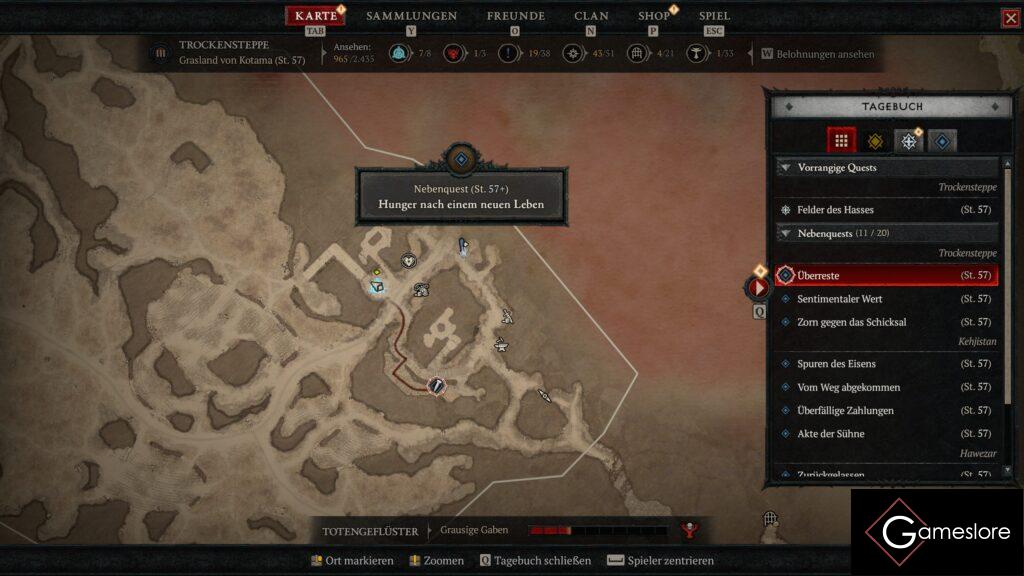Collapse the Nebenquests section
Image resolution: width=1024 pixels, height=576 pixels.
[786, 233]
